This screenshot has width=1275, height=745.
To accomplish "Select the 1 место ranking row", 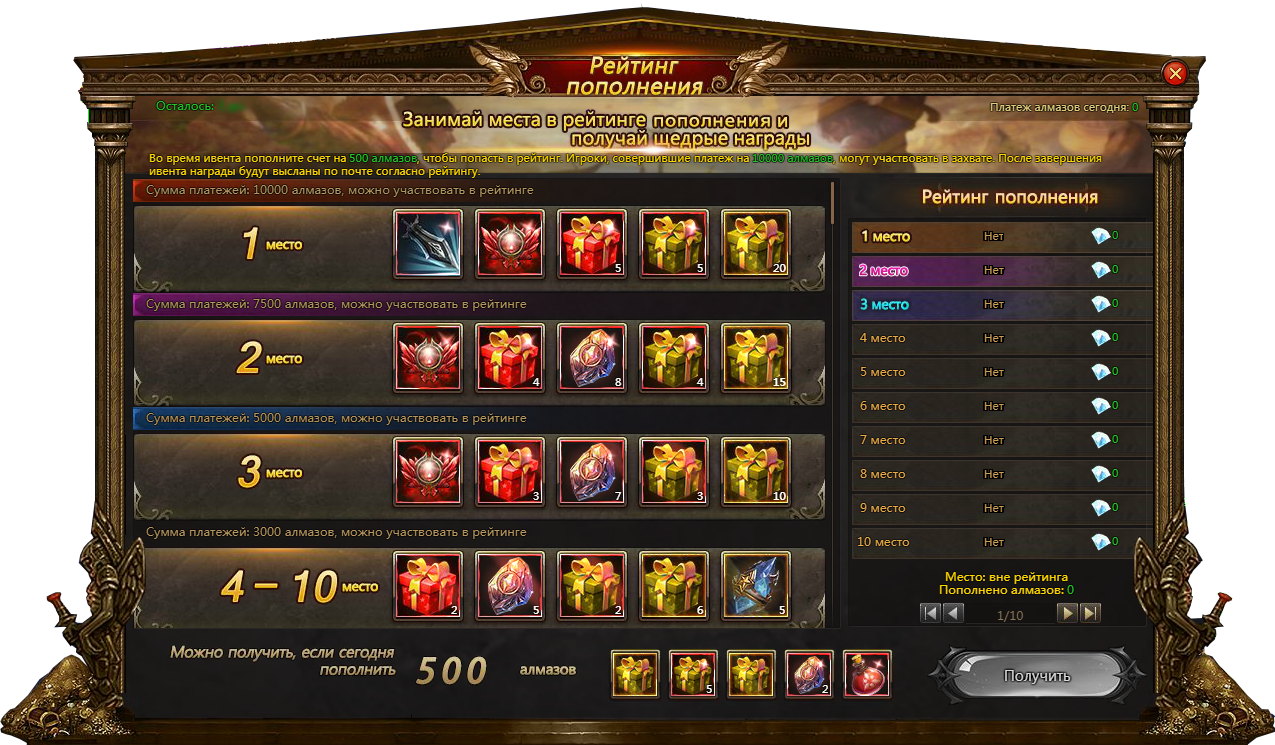I will [x=1000, y=237].
